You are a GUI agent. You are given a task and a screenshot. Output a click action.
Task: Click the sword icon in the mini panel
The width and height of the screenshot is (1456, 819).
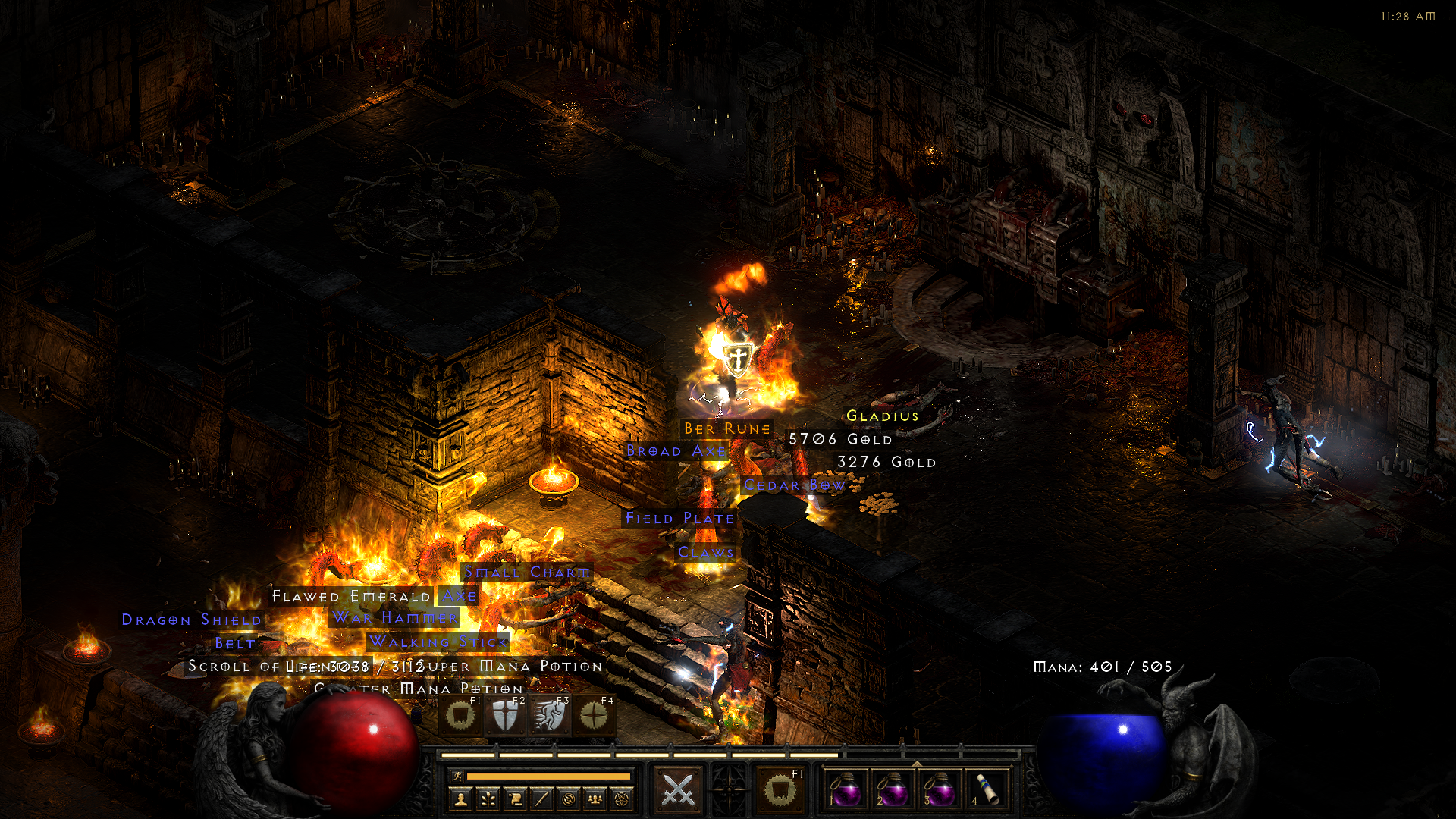pyautogui.click(x=541, y=799)
